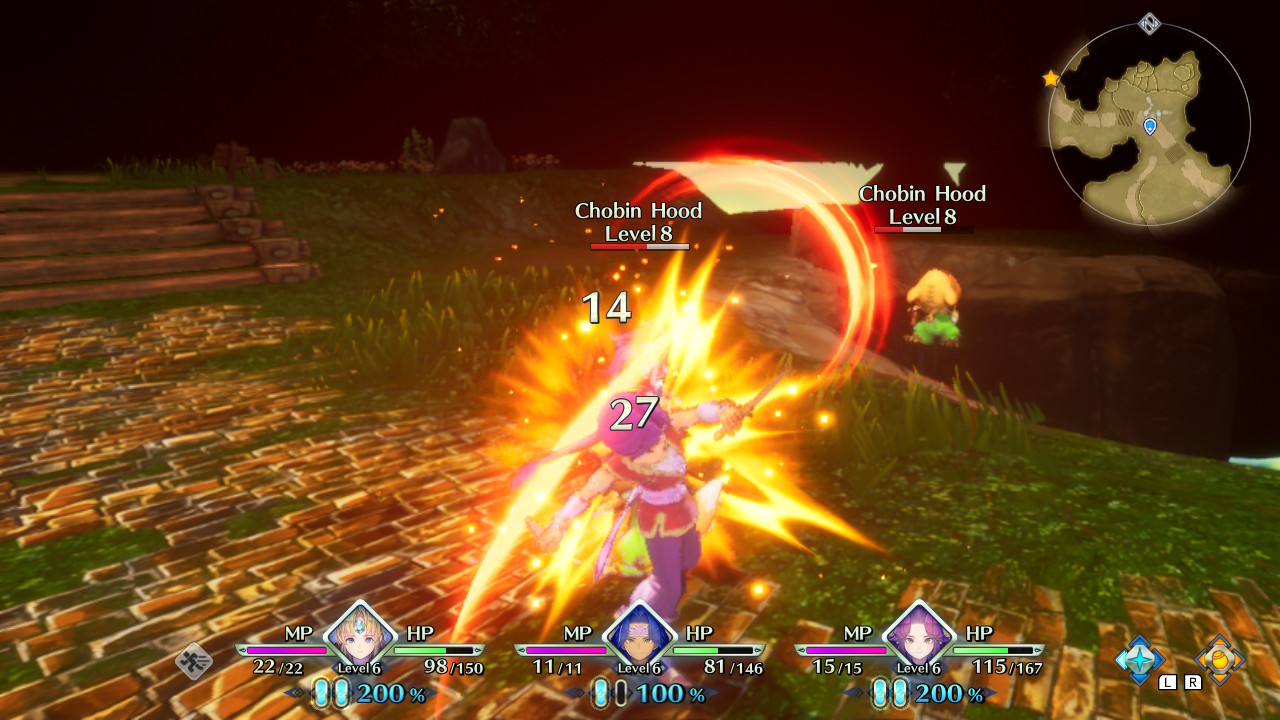This screenshot has height=720, width=1280.
Task: Open the circular minimap
Action: [x=1149, y=124]
